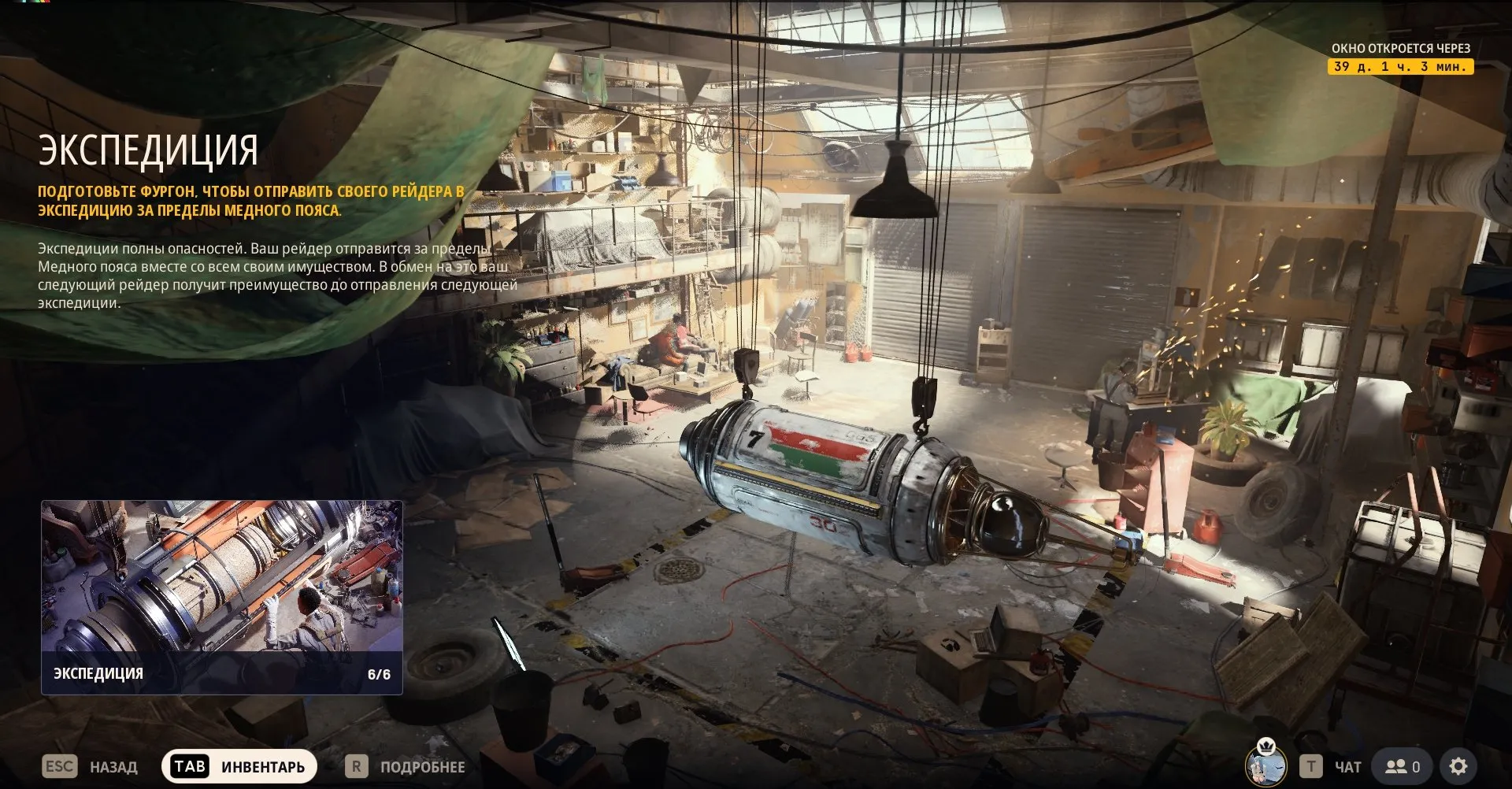Viewport: 1512px width, 789px height.
Task: Open the Чат chat panel
Action: click(1332, 766)
